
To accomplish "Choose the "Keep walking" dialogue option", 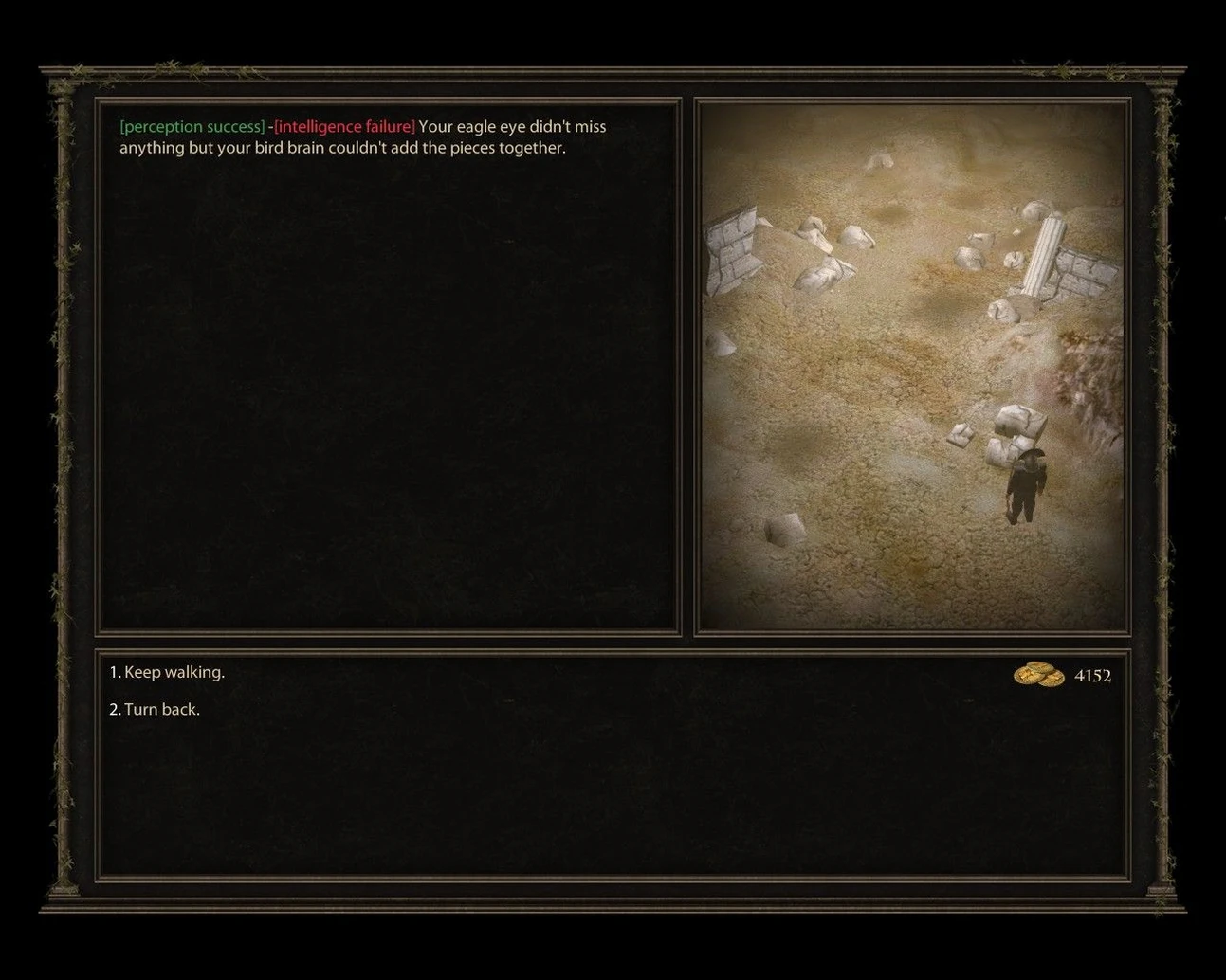I will 167,672.
